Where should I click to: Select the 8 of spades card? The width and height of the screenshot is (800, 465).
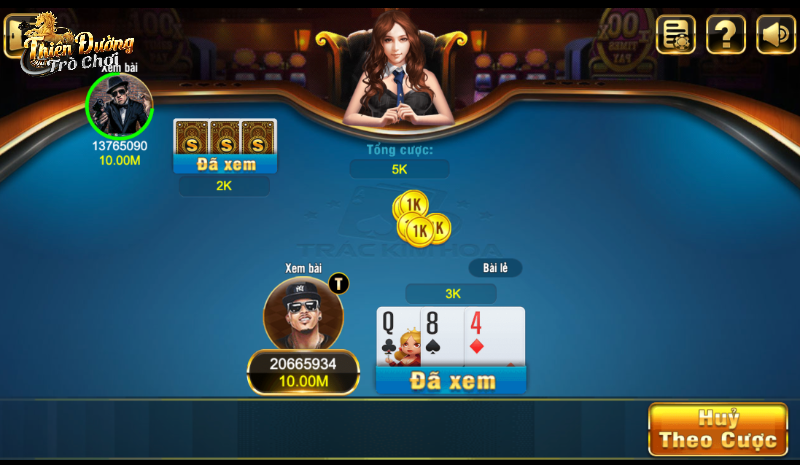(440, 336)
